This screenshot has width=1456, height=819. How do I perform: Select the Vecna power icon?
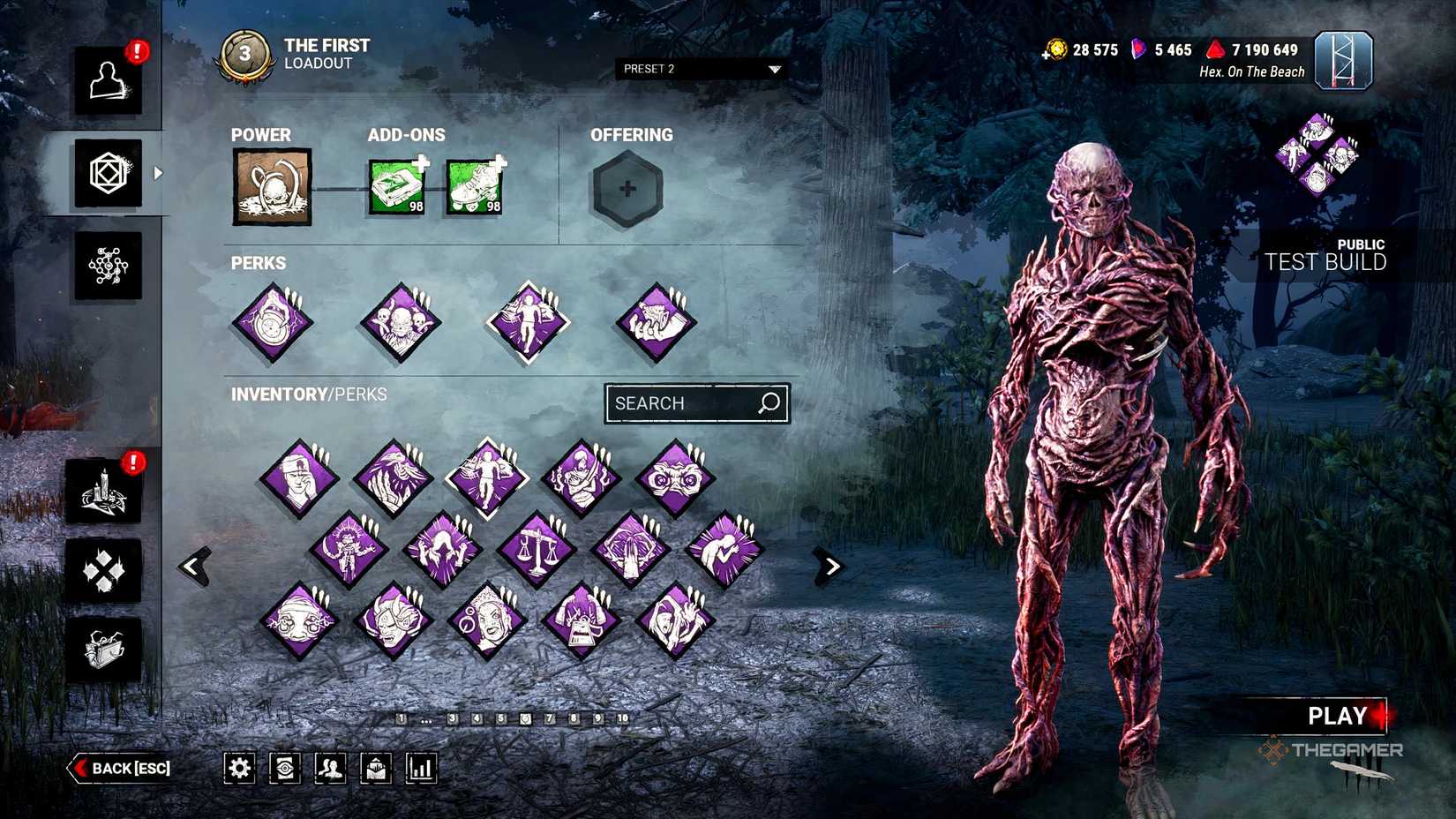[271, 186]
